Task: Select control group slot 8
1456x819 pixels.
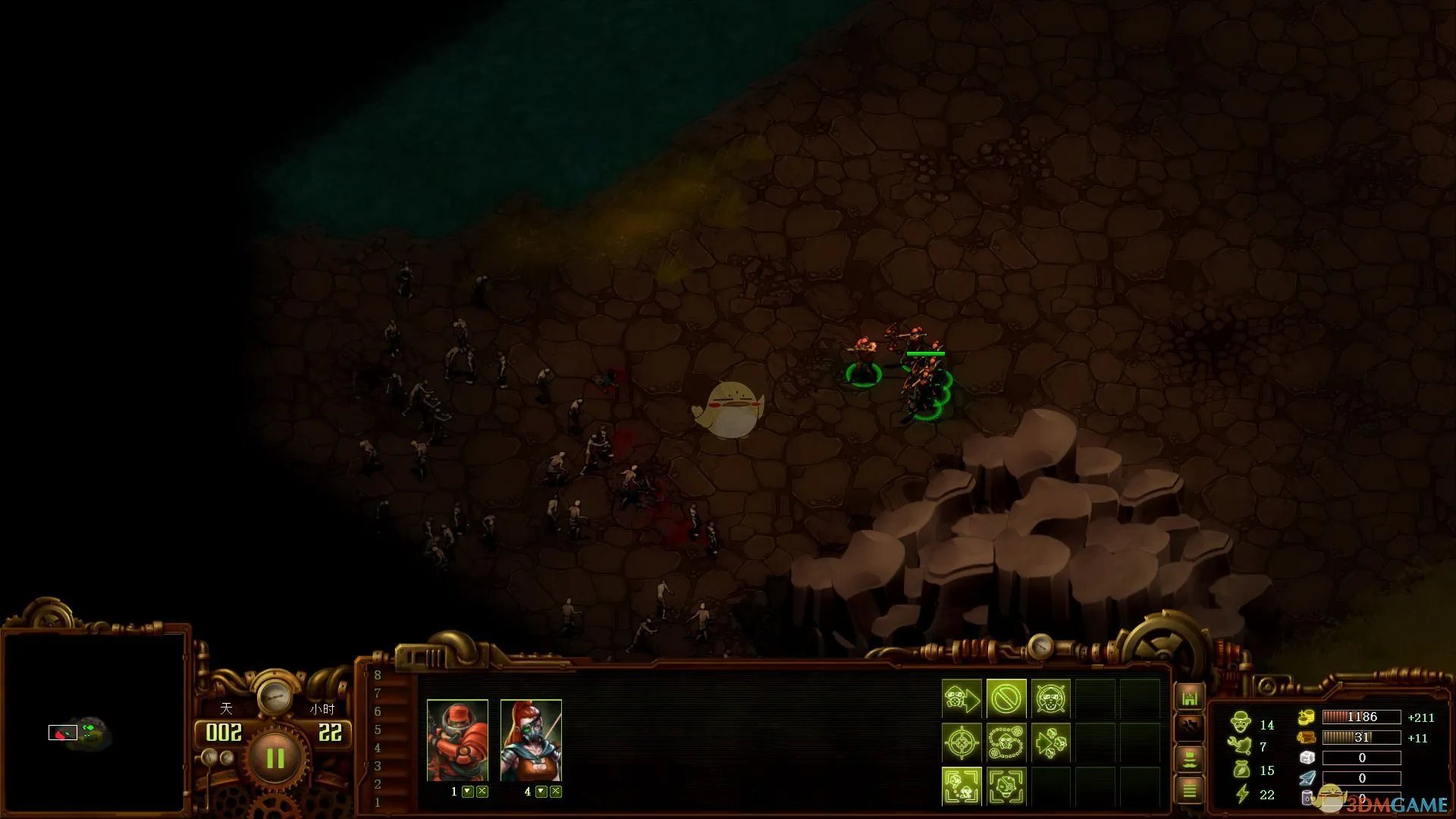Action: click(378, 675)
